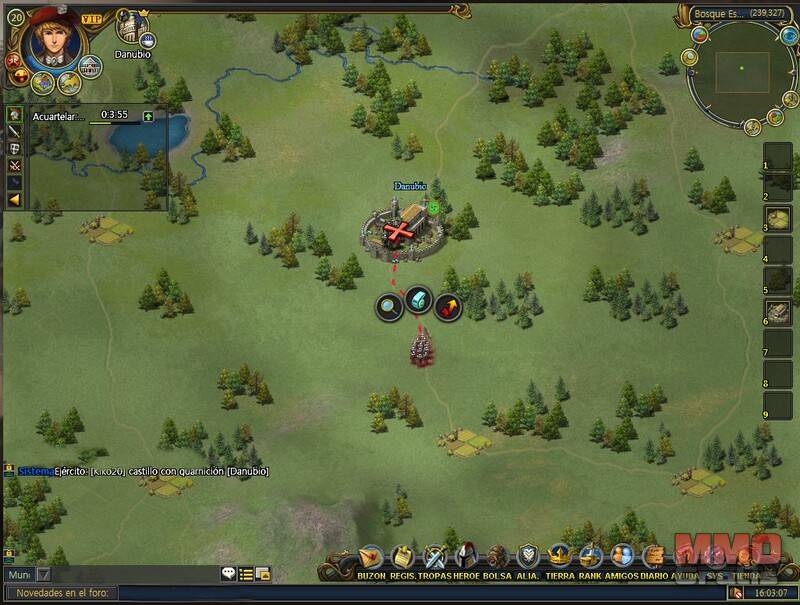Open the Diario journal

(653, 556)
